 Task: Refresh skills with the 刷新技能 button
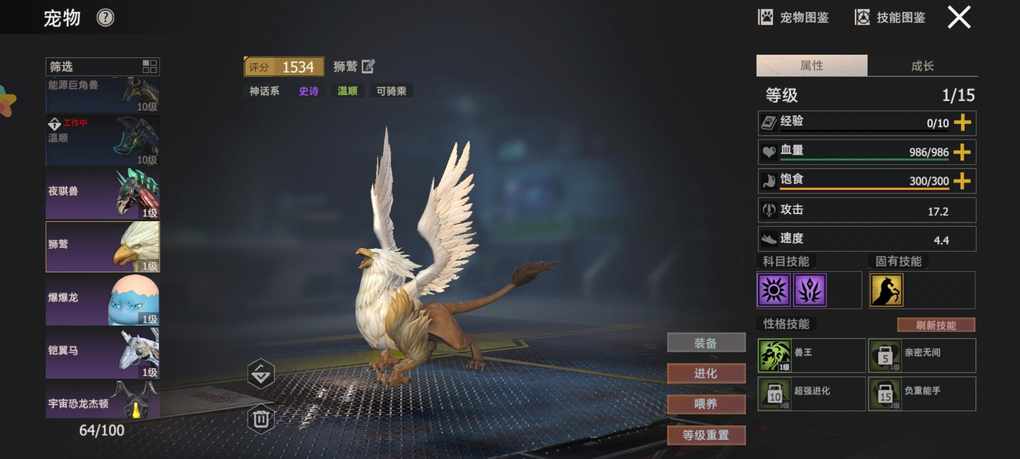point(935,325)
